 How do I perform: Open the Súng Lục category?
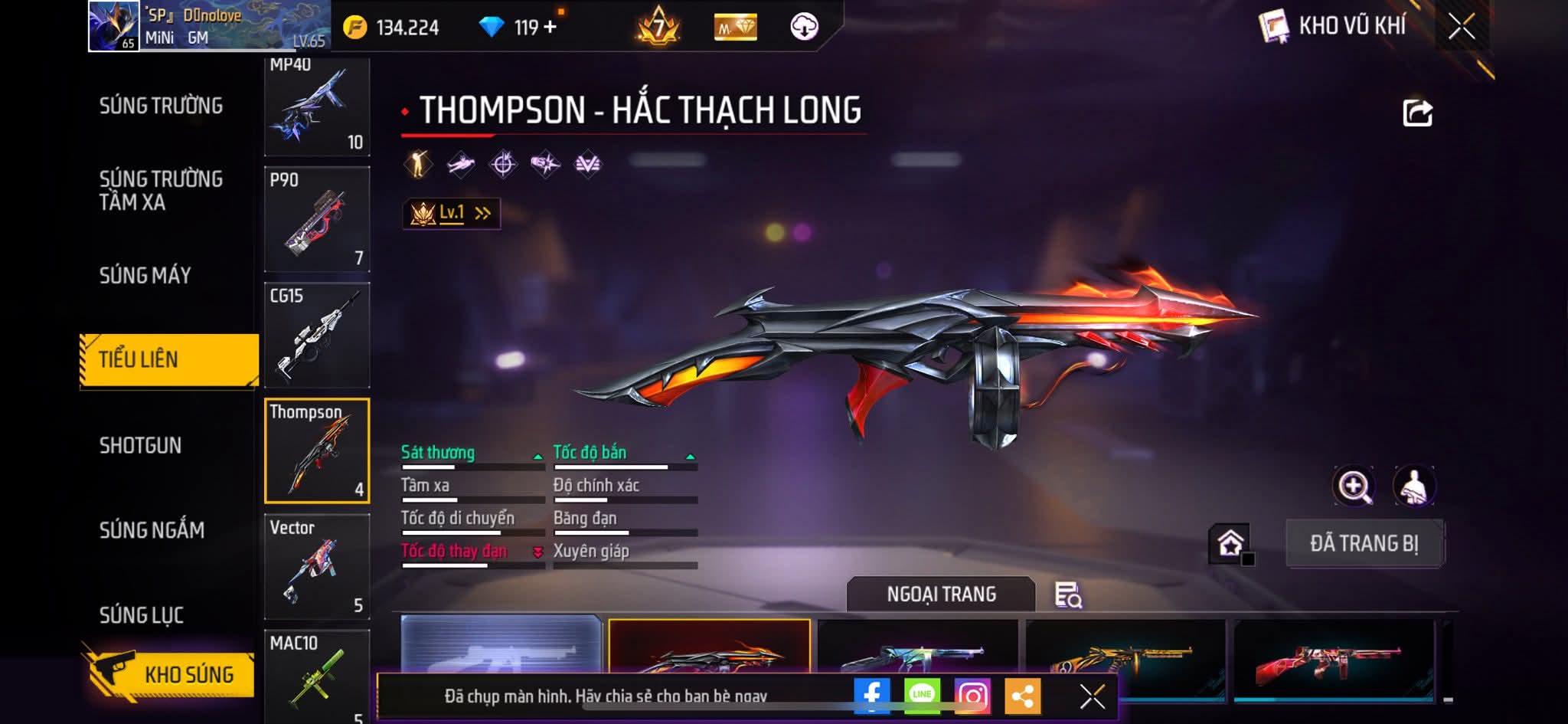pos(142,614)
